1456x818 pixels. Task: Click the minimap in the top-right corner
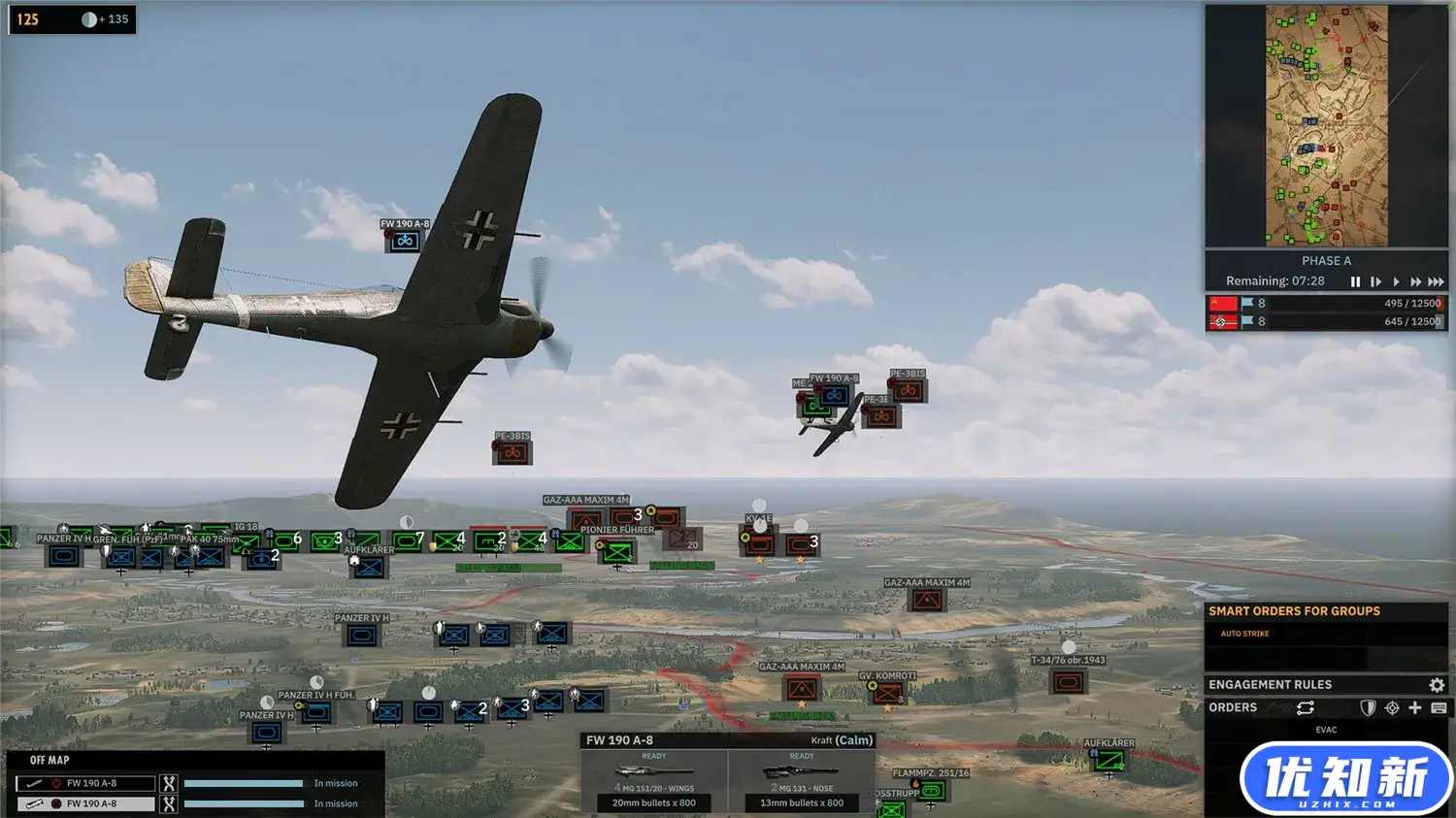[x=1326, y=124]
